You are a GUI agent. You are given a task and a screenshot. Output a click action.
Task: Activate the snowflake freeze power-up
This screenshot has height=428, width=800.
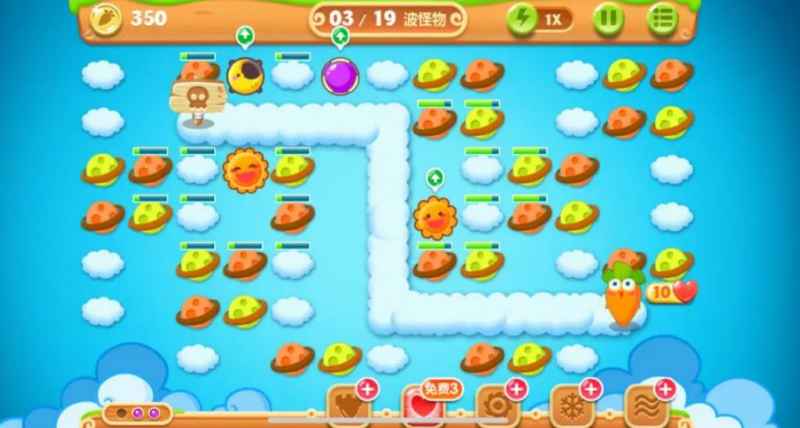click(573, 405)
